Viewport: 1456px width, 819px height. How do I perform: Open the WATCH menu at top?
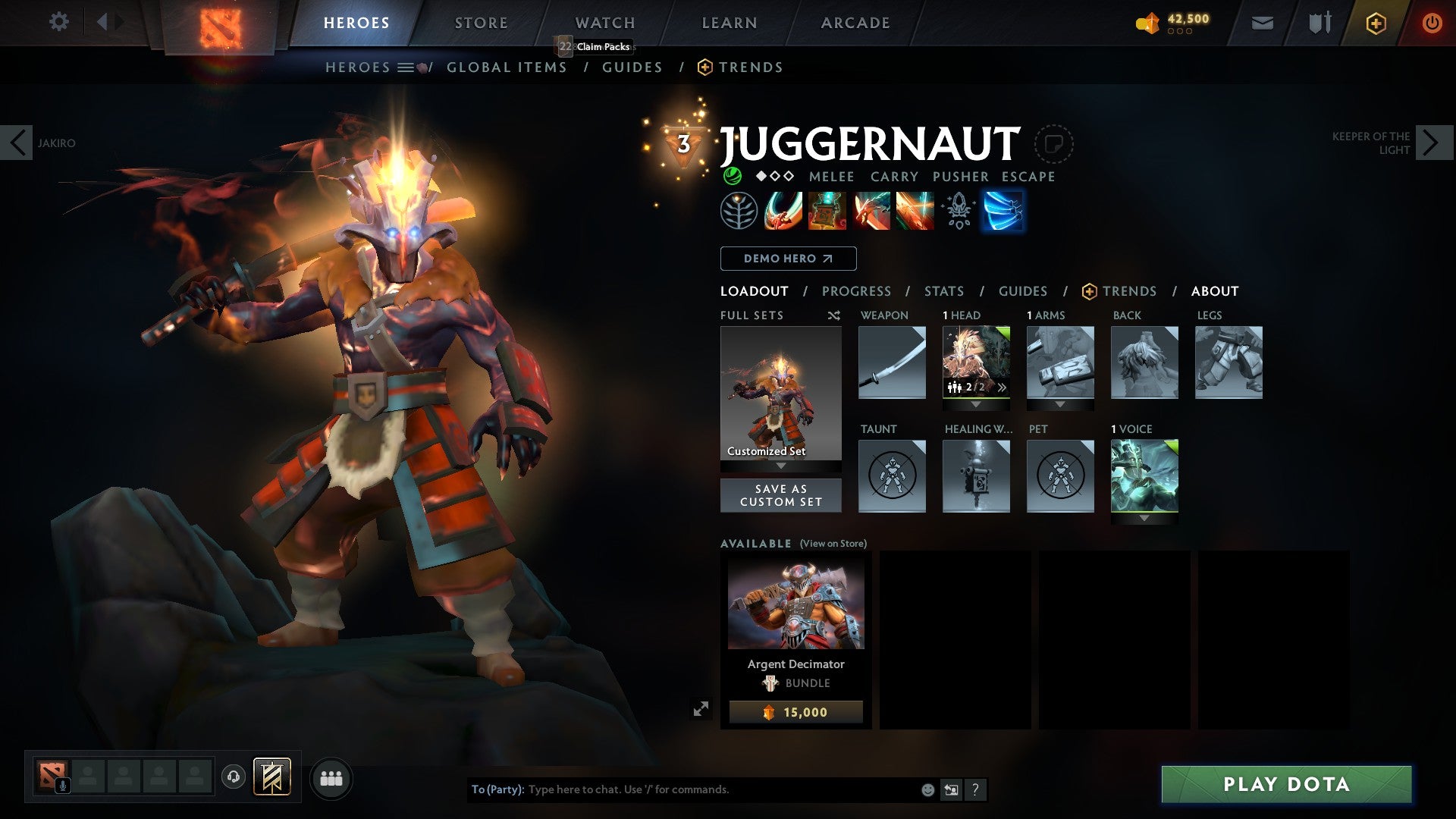point(604,22)
